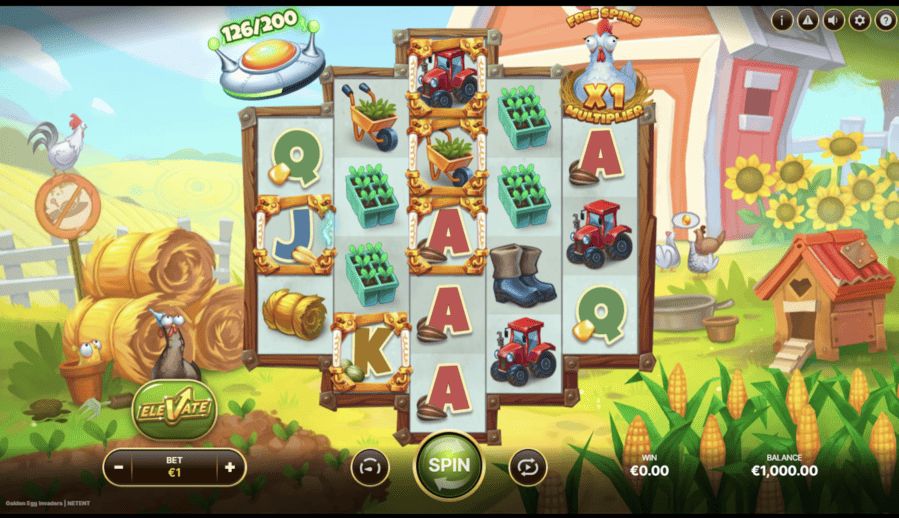Open the autoplay options button
Viewport: 899px width, 518px height.
point(526,466)
